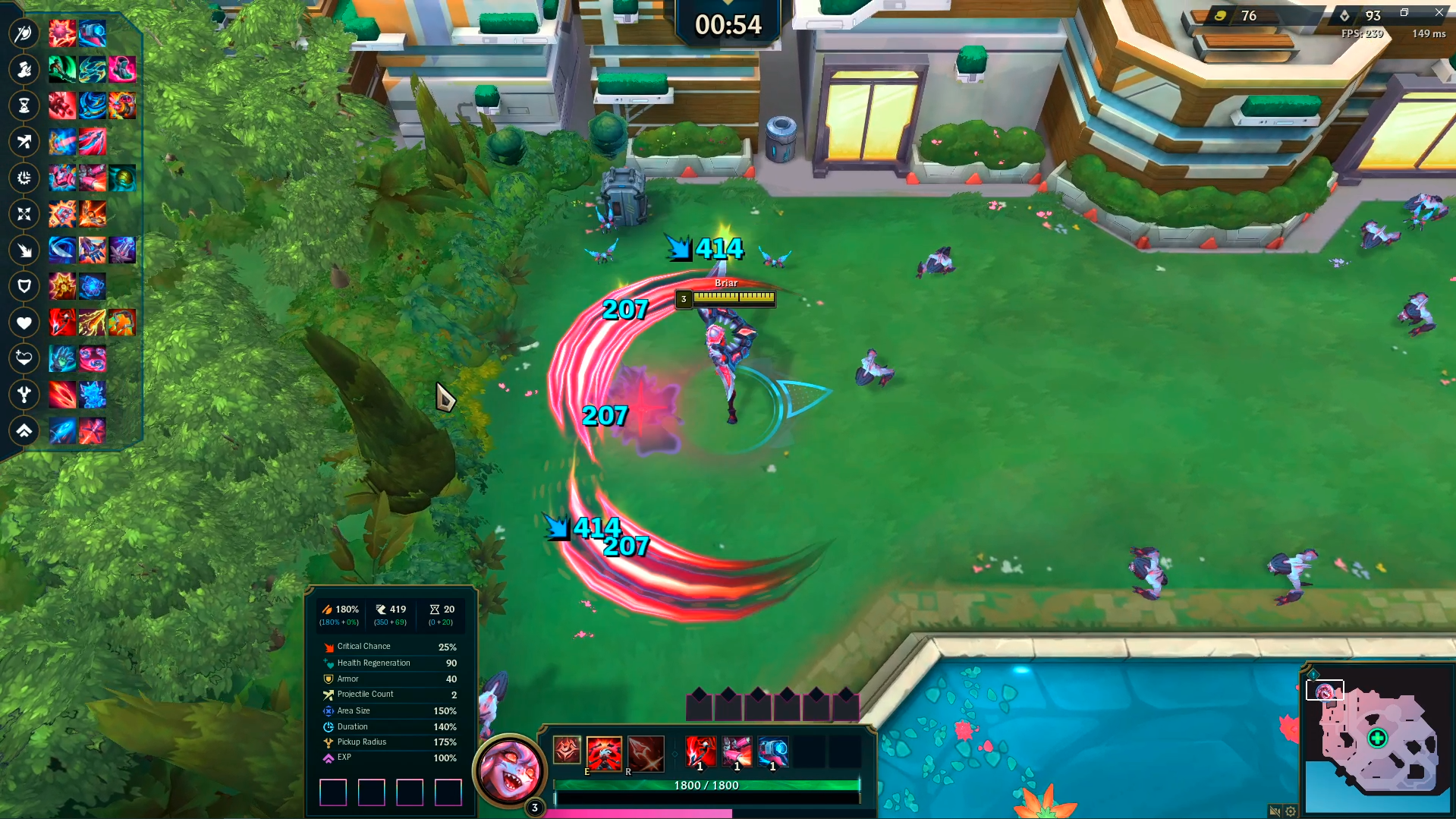Select the shield armor category icon
Viewport: 1456px width, 819px height.
point(24,286)
